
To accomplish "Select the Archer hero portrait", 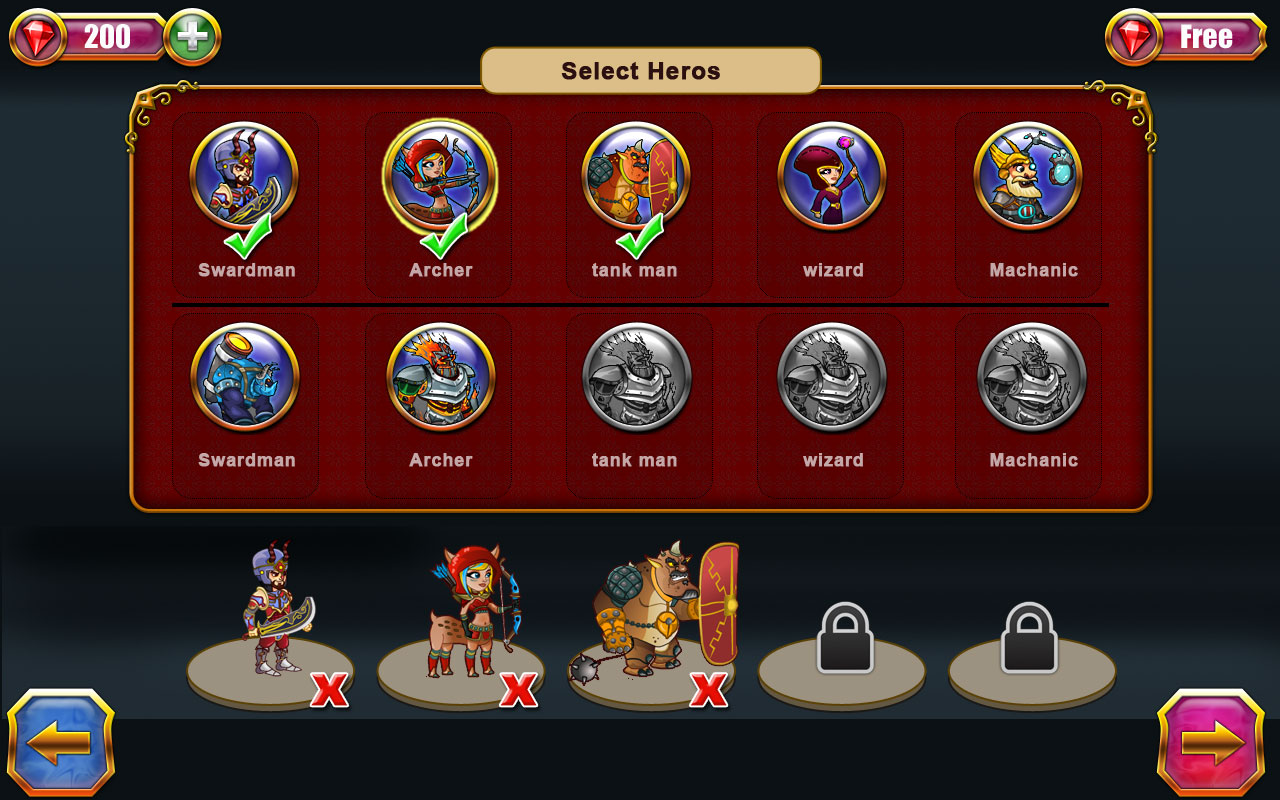I will tap(438, 178).
